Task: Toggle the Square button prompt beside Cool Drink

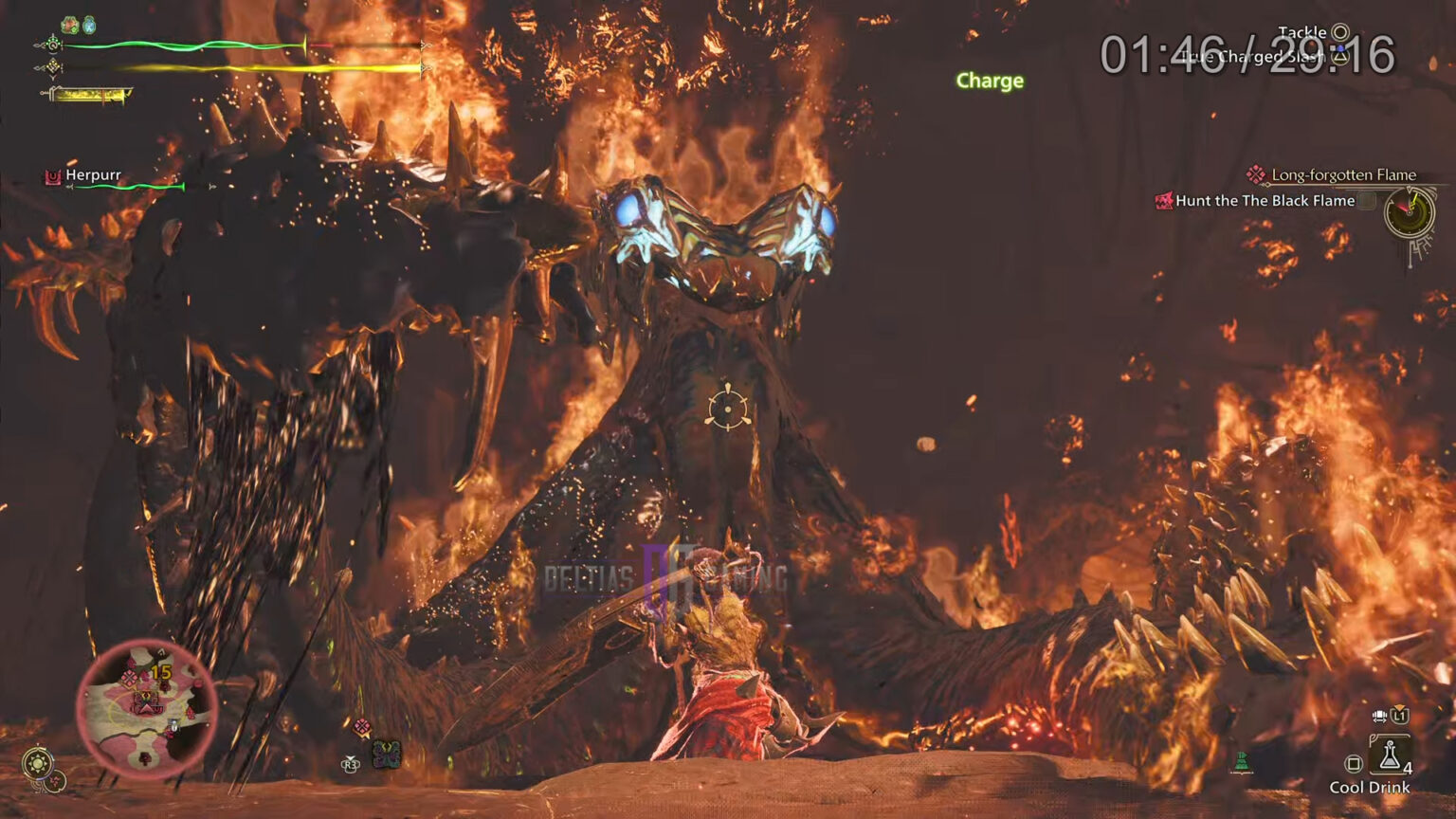Action: (x=1354, y=761)
